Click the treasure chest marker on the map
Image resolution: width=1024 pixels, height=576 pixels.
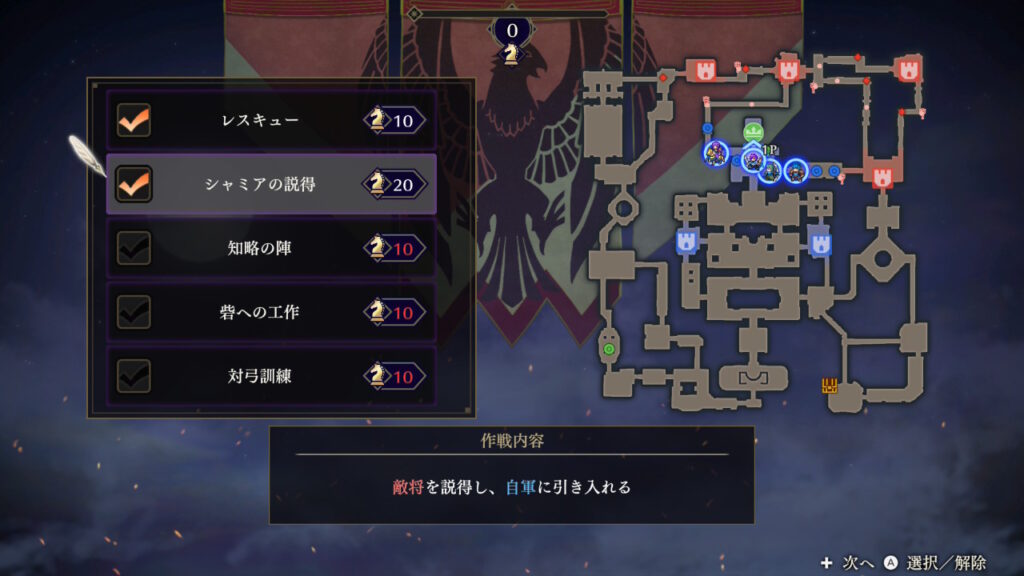click(829, 386)
